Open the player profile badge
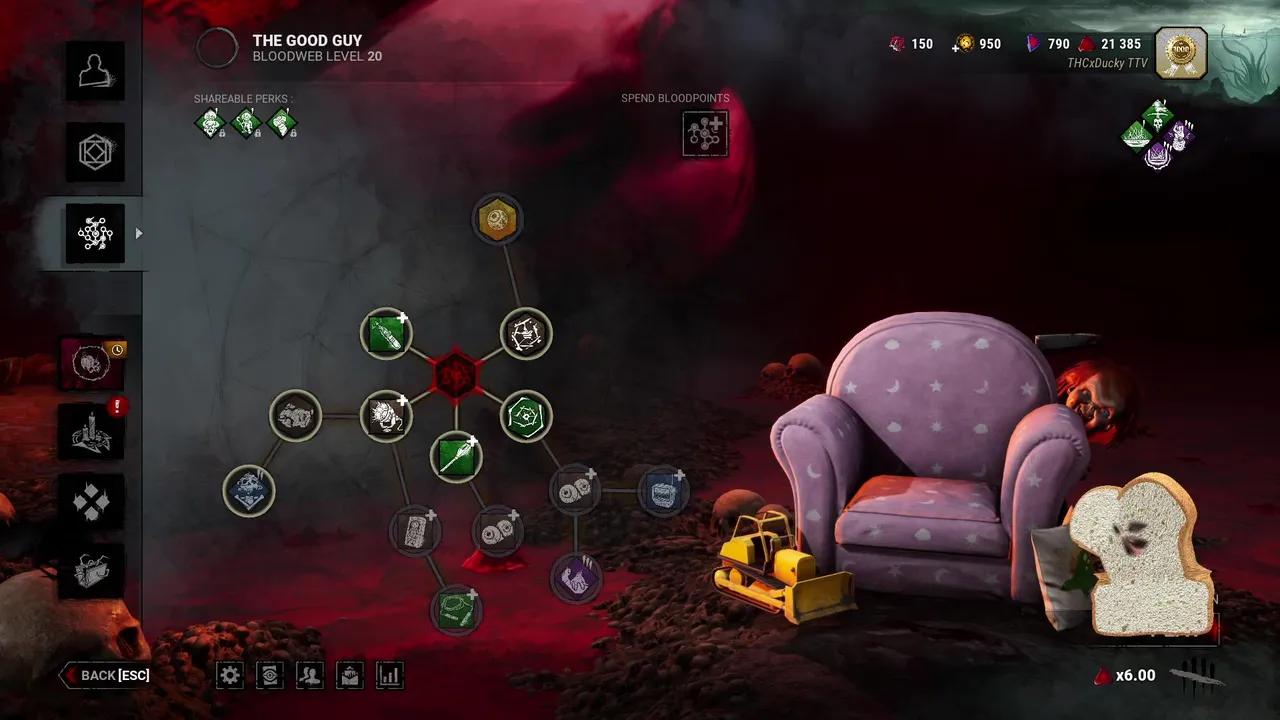Image resolution: width=1280 pixels, height=720 pixels. 1181,53
